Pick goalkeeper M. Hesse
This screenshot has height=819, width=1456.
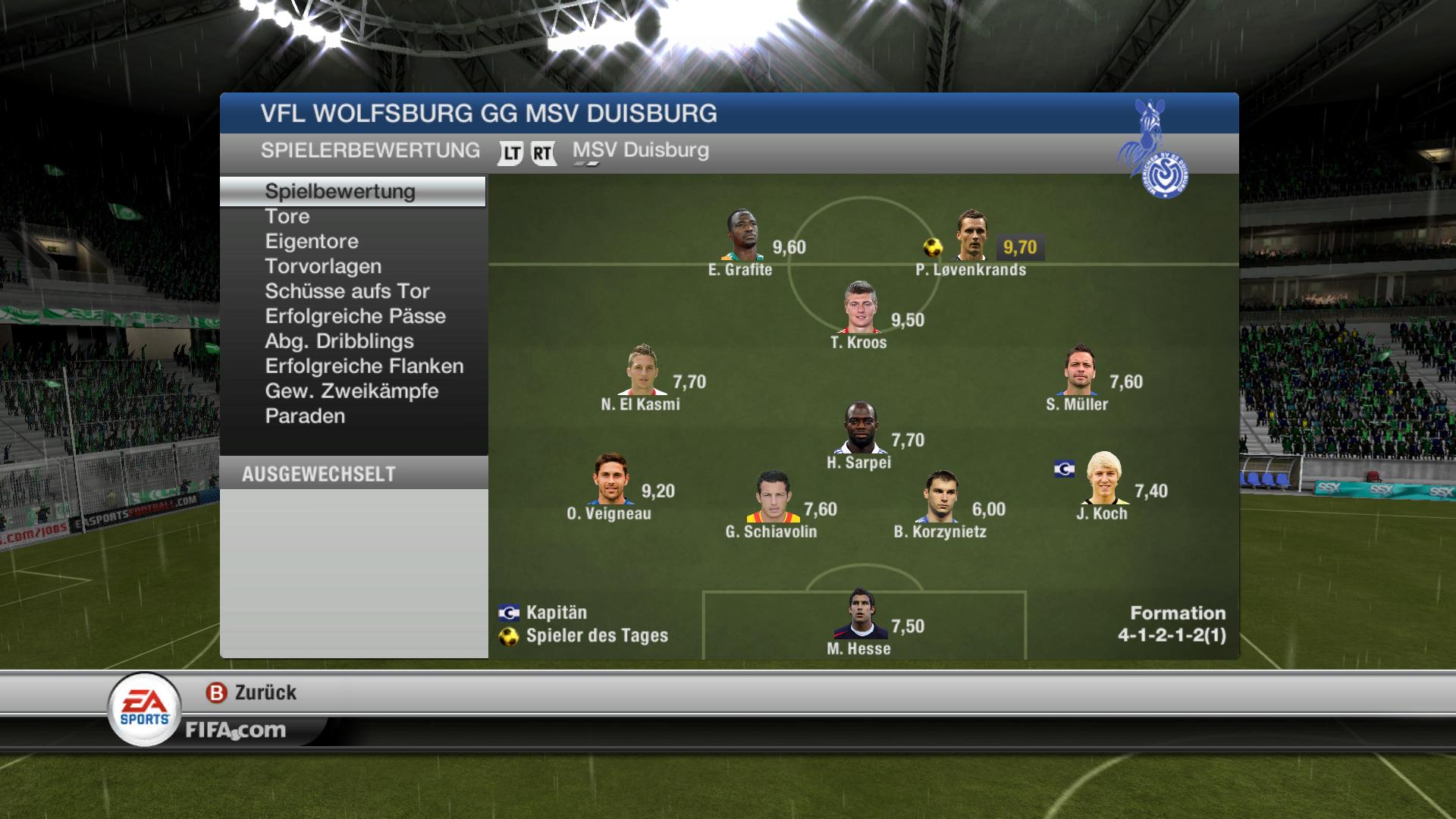(860, 614)
